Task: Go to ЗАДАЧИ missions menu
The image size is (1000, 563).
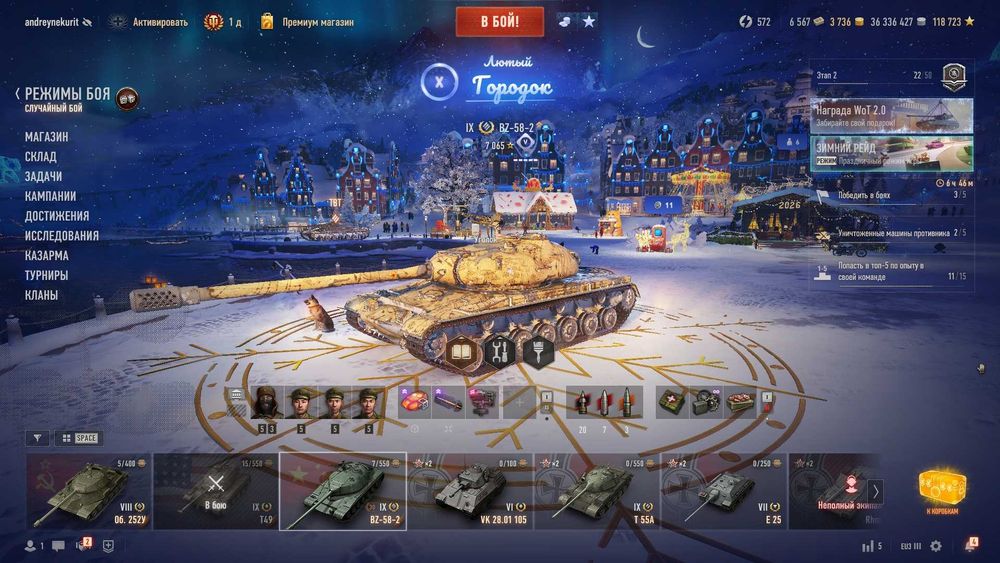Action: click(x=43, y=176)
